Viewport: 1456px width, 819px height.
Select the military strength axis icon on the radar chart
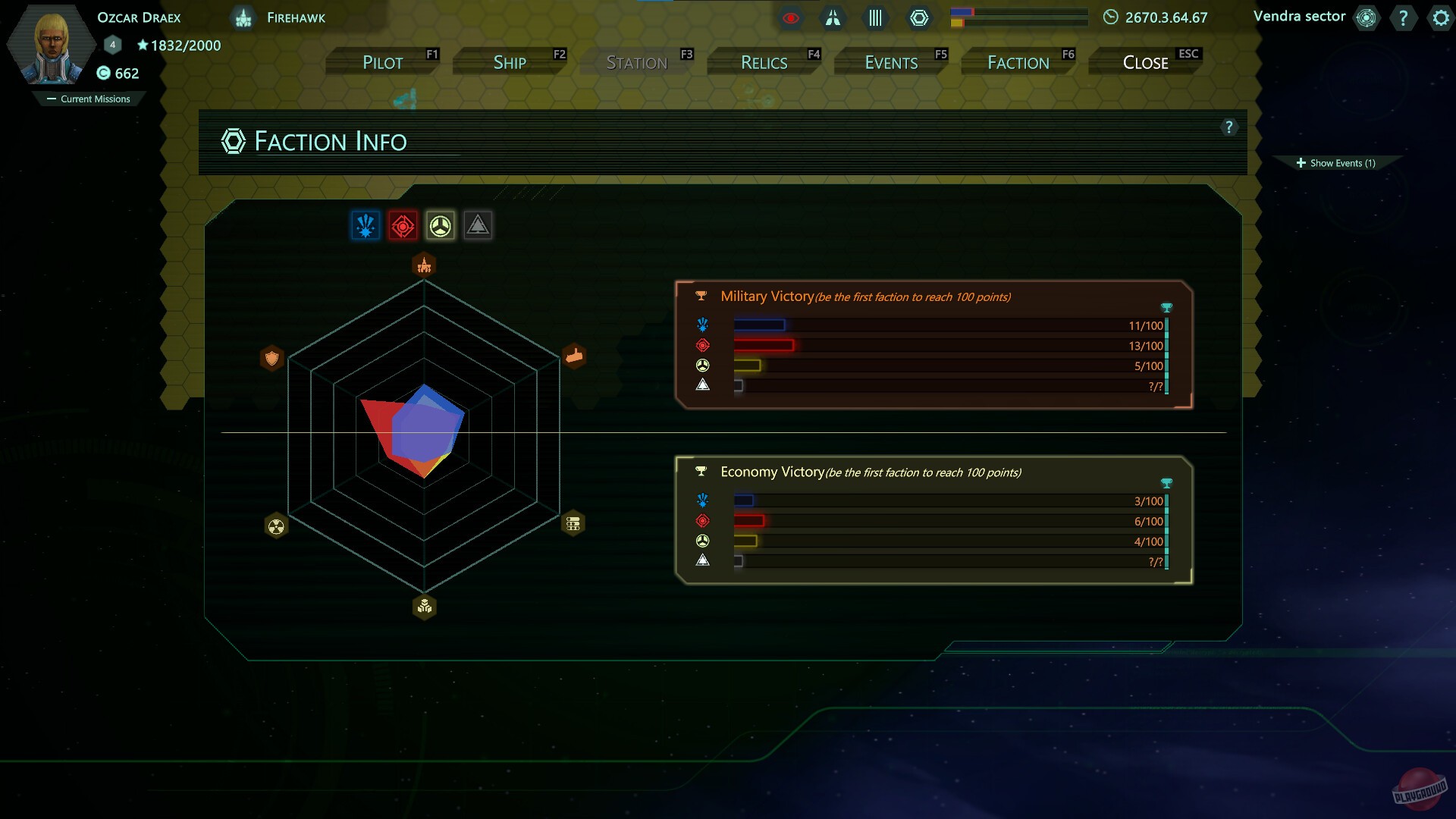click(423, 264)
